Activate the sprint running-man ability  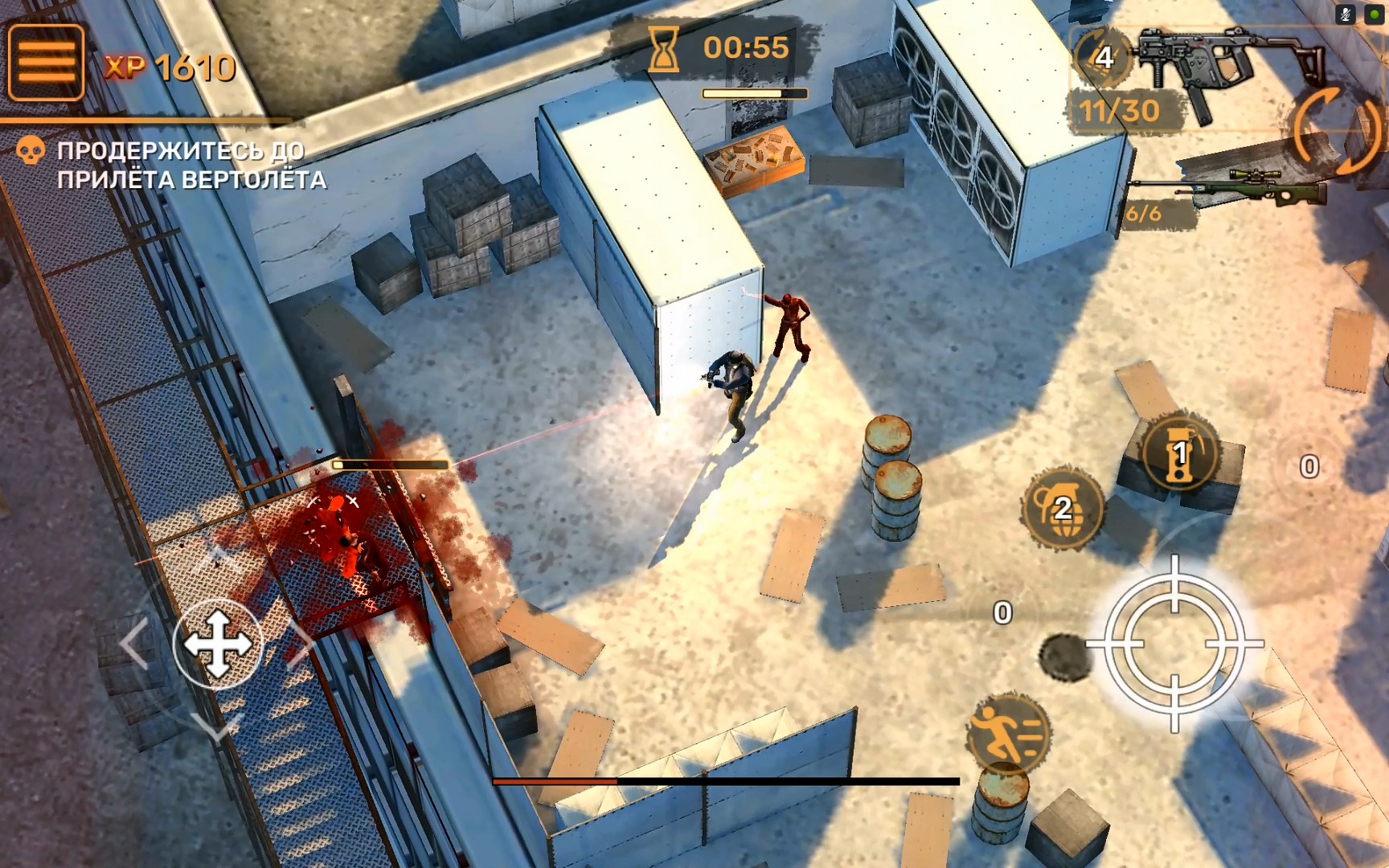pos(1008,733)
